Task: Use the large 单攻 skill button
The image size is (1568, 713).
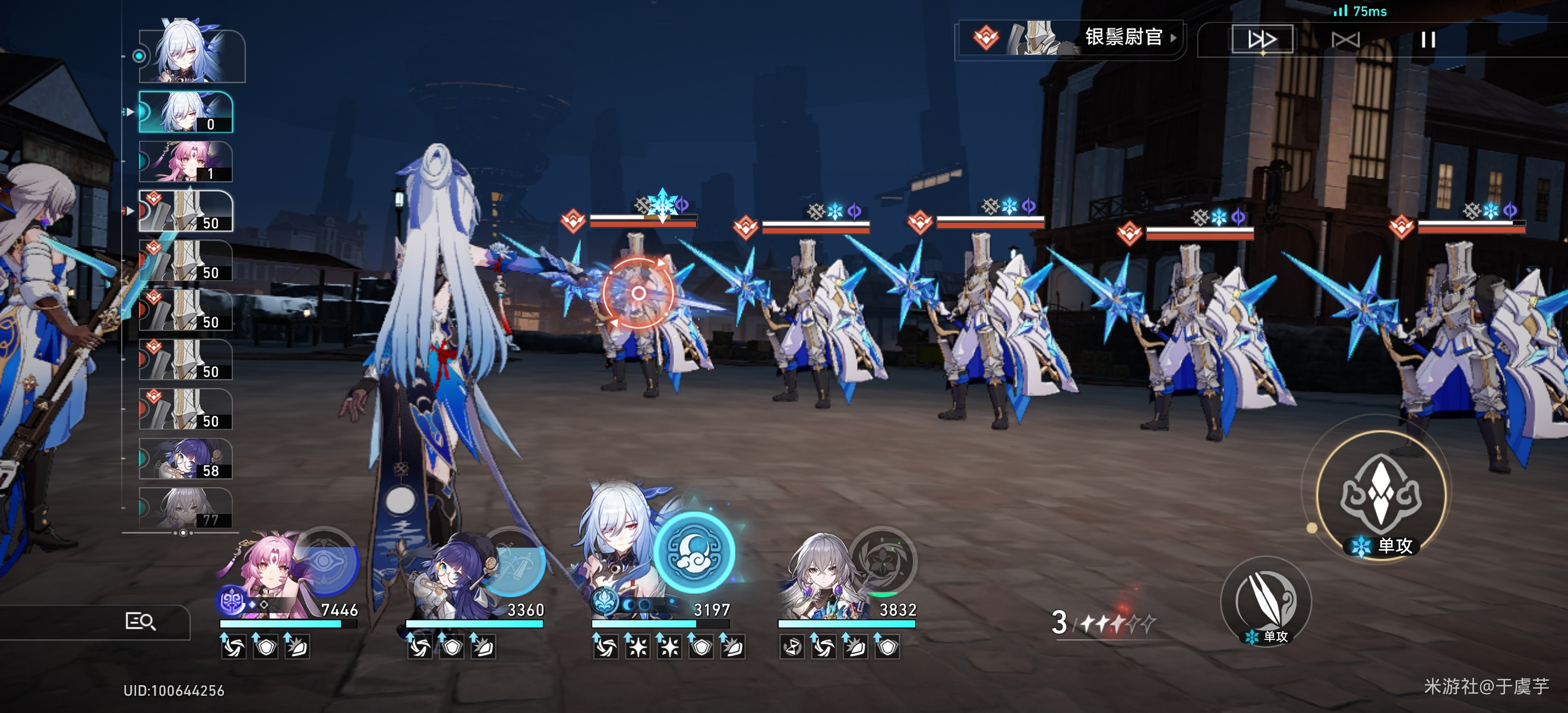Action: pos(1380,494)
